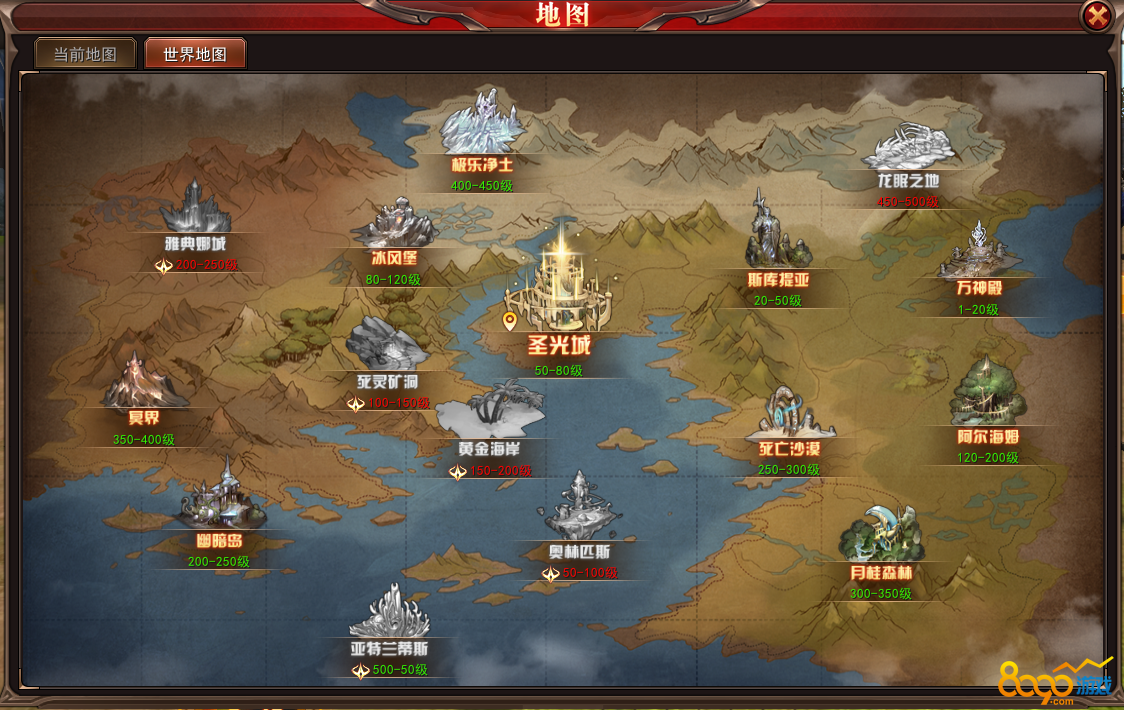Open the 雅典娜城 location
Viewport: 1124px width, 710px height.
pos(196,211)
